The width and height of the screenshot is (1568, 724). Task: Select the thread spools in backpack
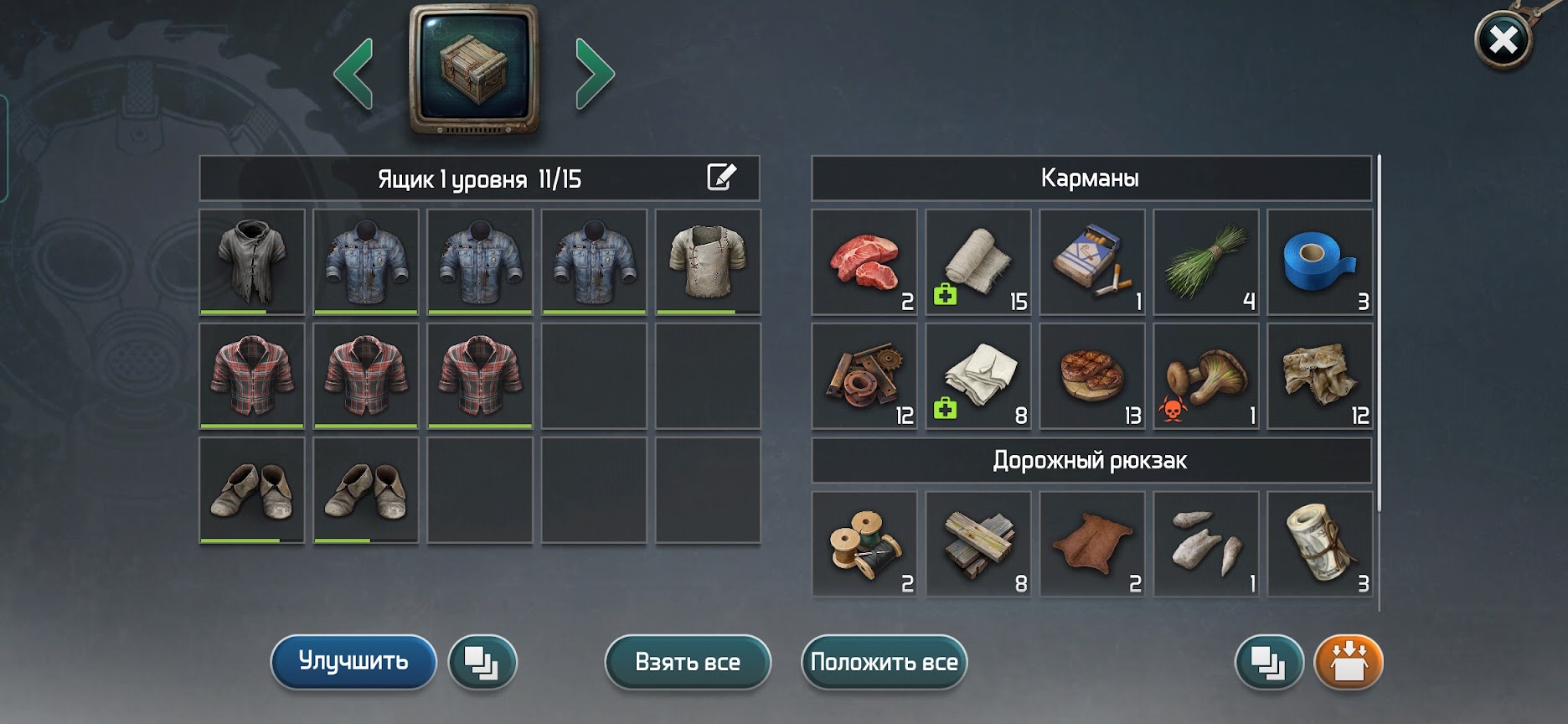(x=864, y=545)
